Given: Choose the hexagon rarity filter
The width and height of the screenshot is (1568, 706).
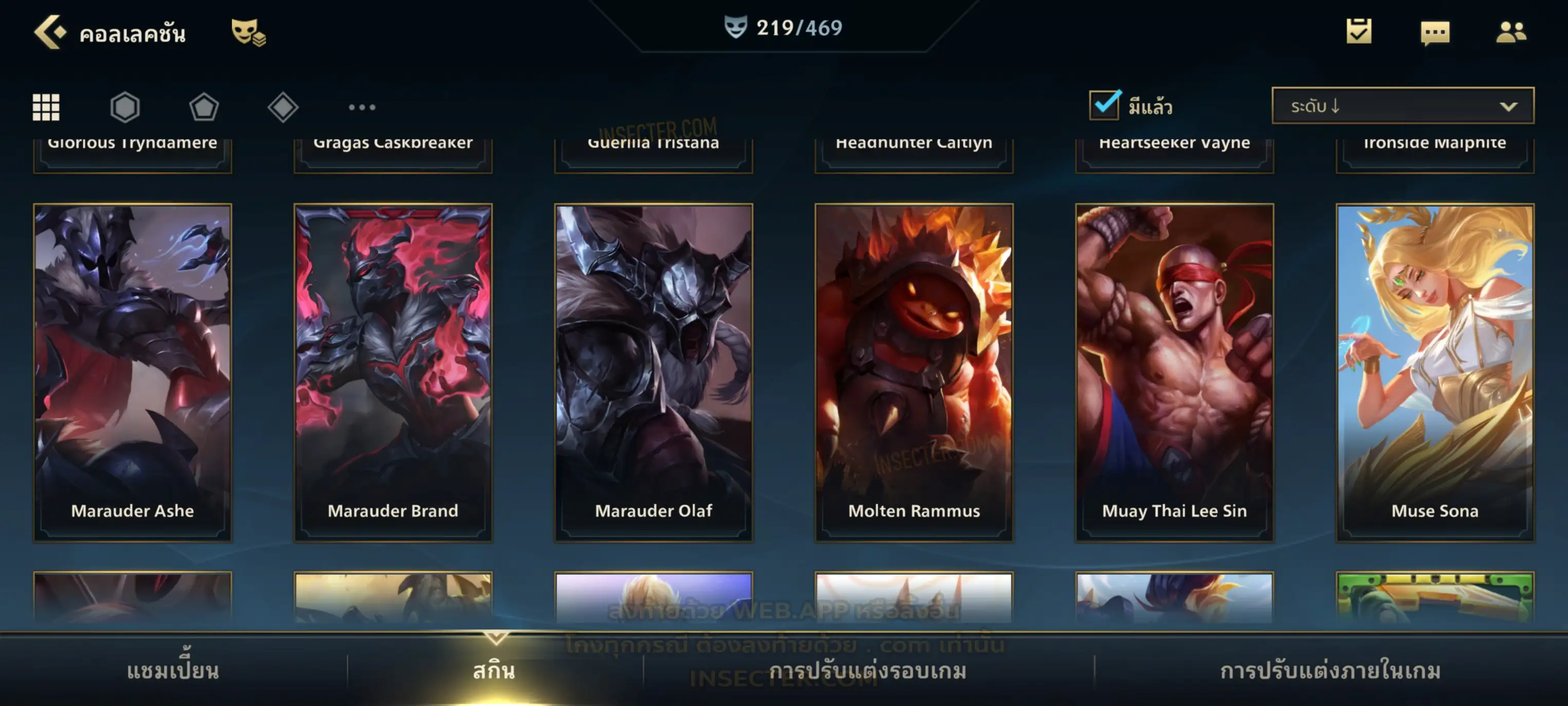Looking at the screenshot, I should [x=125, y=107].
